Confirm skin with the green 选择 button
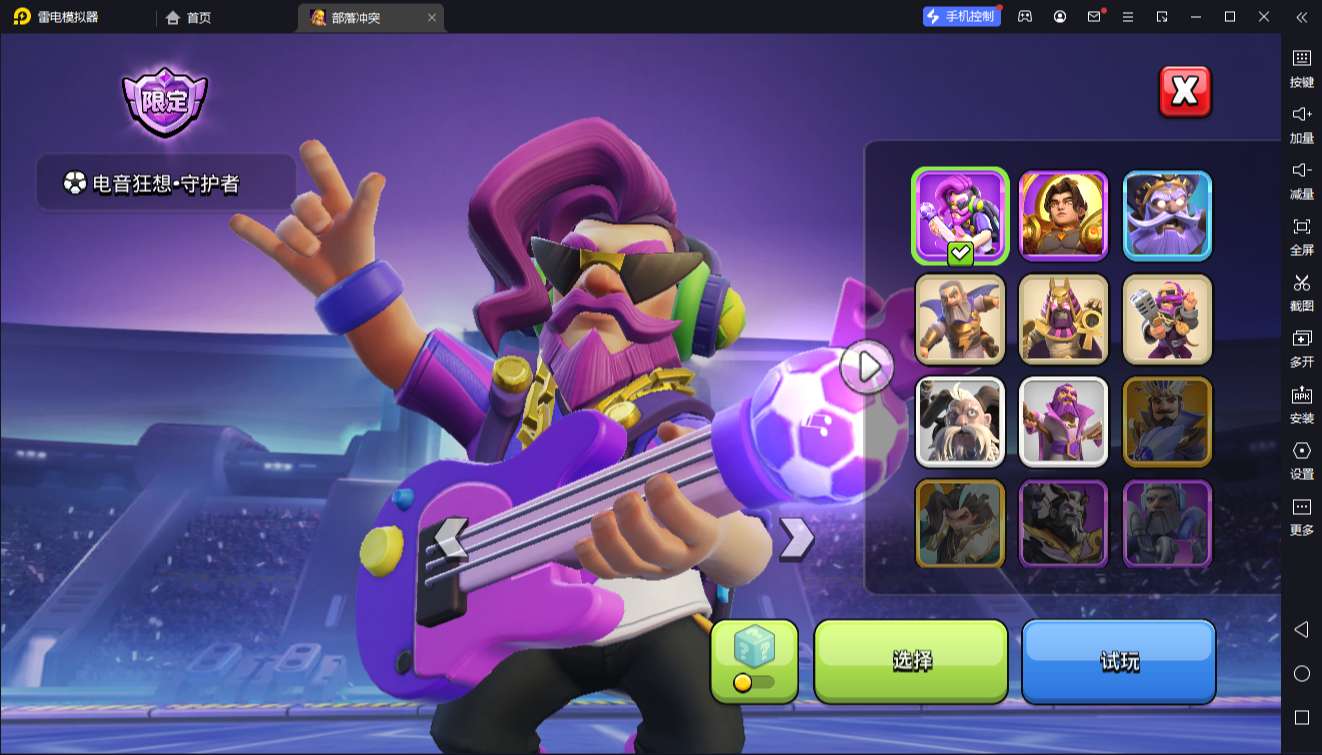This screenshot has width=1322, height=755. (911, 661)
